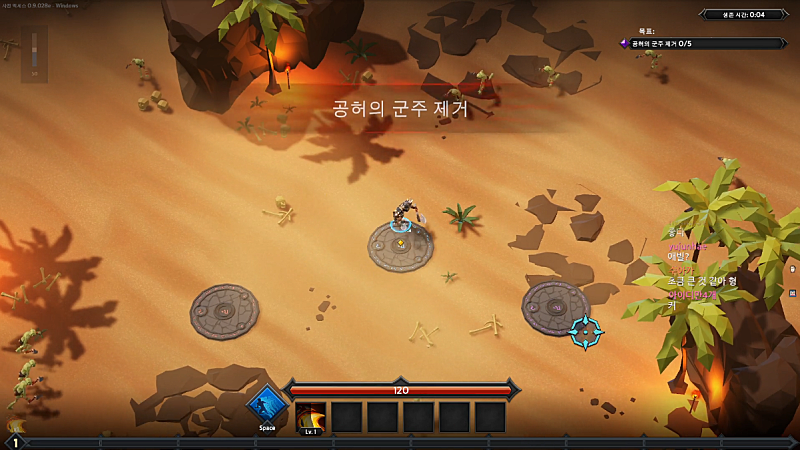Open the chat message panel
This screenshot has height=450, width=800.
(x=702, y=270)
